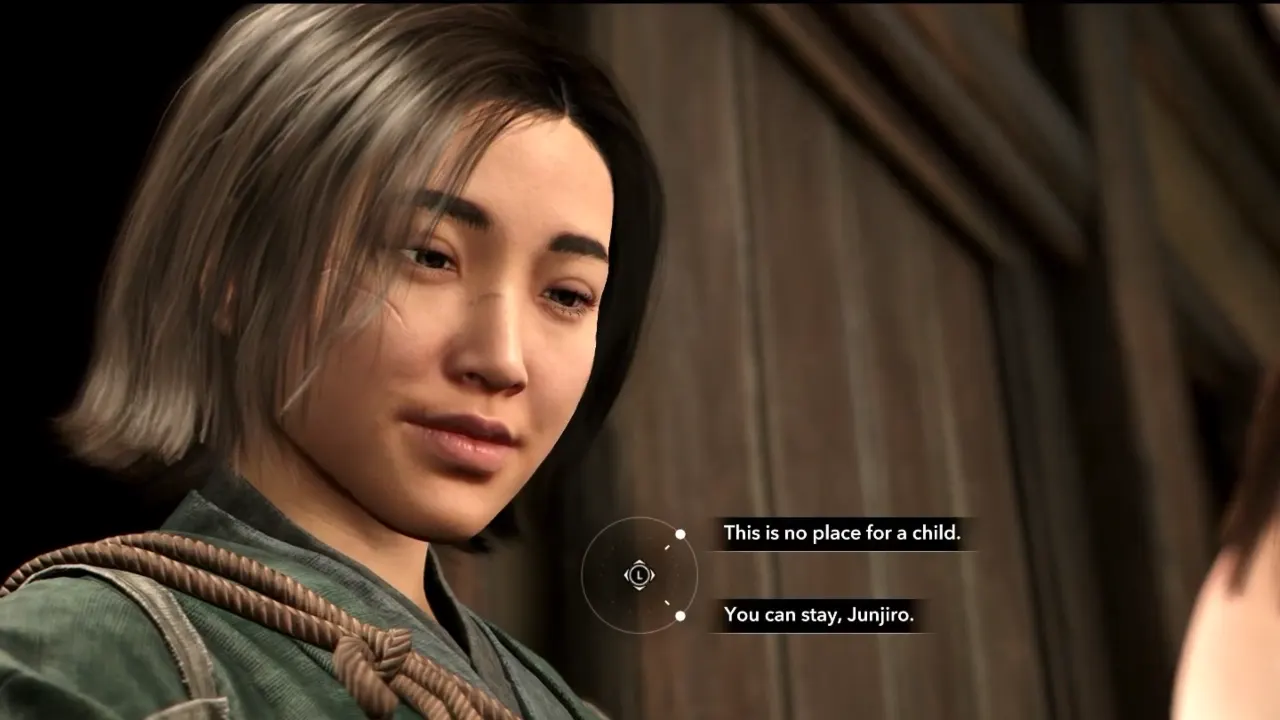Choose "This is no place for a child."
The height and width of the screenshot is (720, 1280).
tap(841, 533)
